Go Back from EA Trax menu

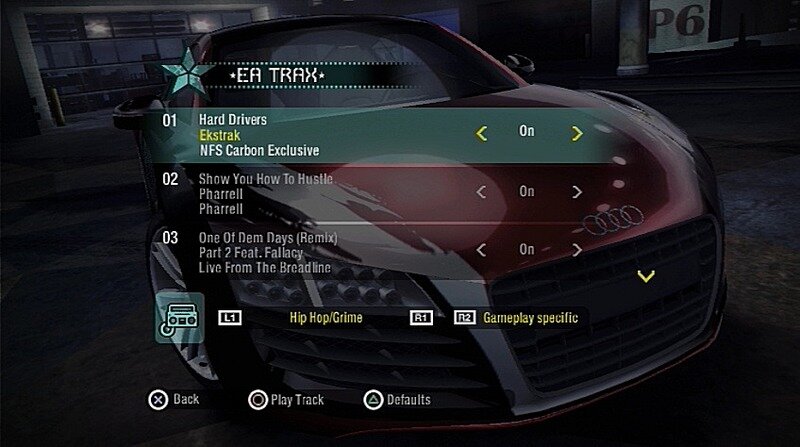point(175,399)
